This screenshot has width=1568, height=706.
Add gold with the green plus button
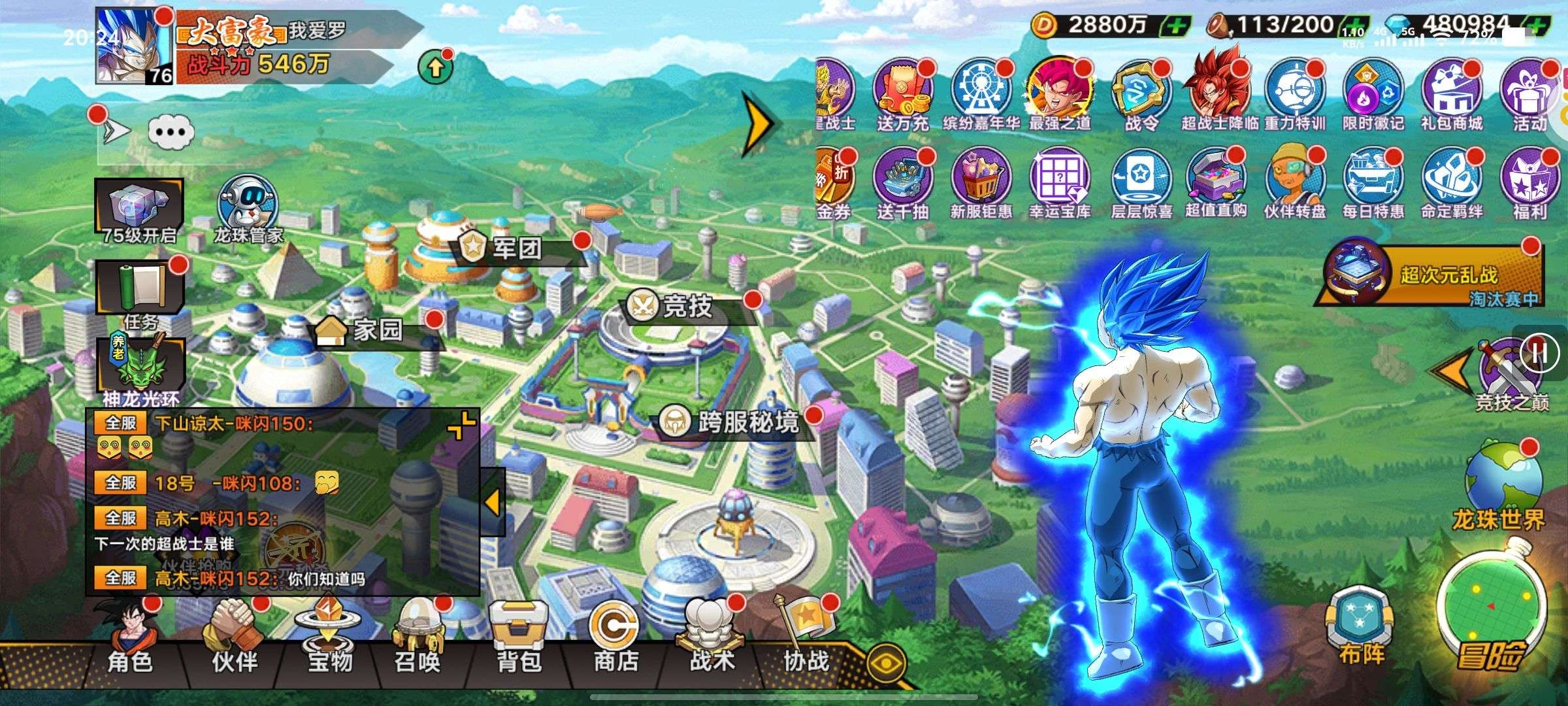[1175, 26]
